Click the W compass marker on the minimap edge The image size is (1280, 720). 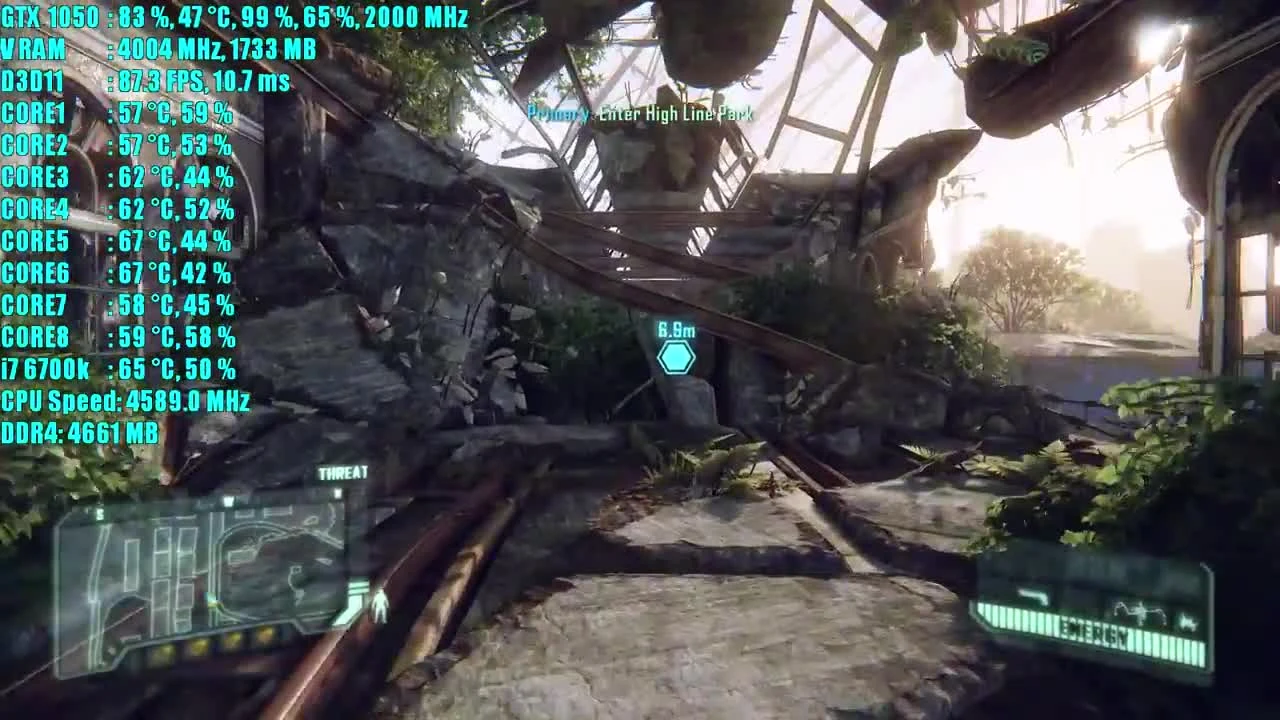pyautogui.click(x=228, y=501)
